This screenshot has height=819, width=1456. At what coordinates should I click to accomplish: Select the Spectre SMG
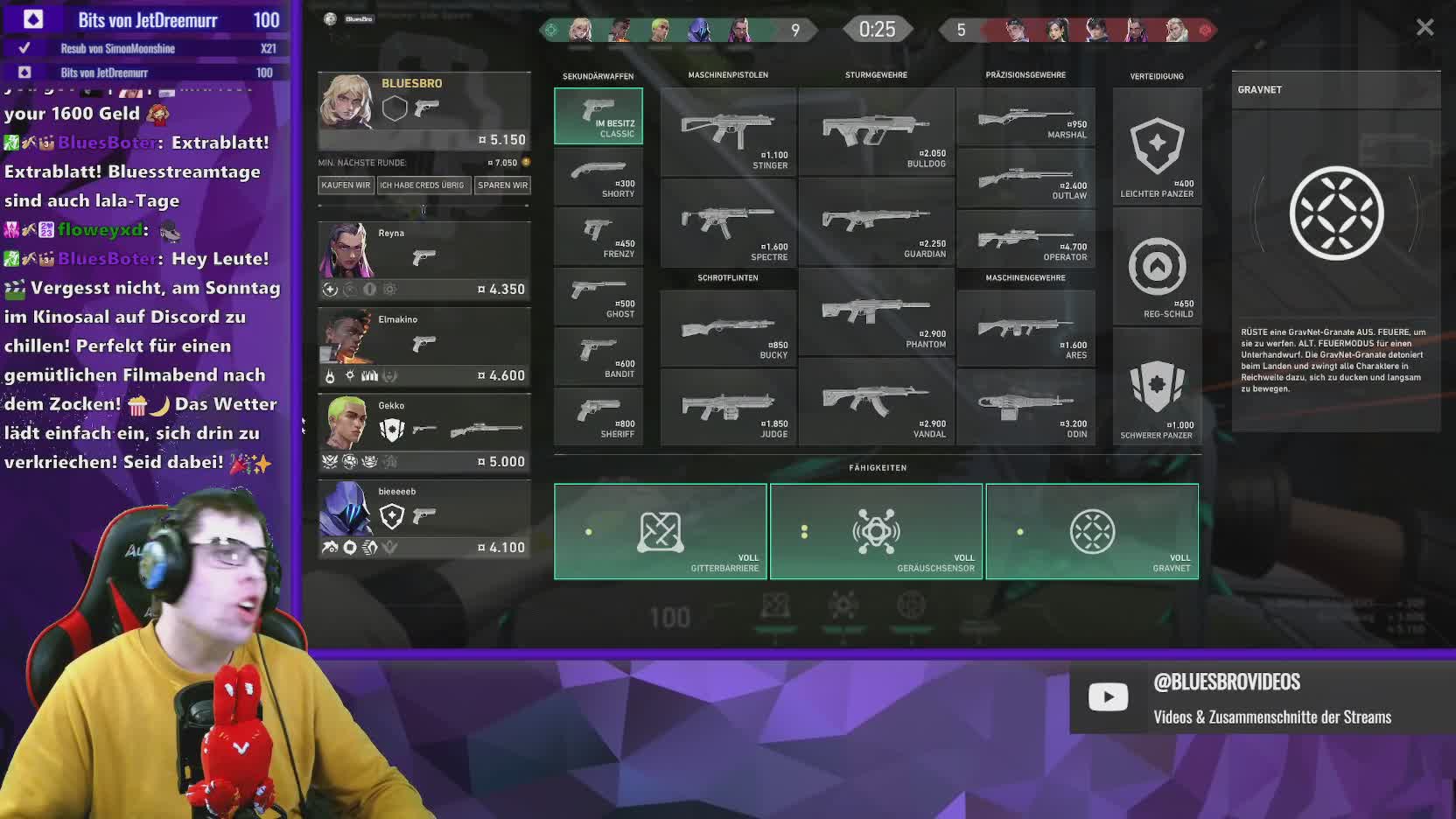728,223
